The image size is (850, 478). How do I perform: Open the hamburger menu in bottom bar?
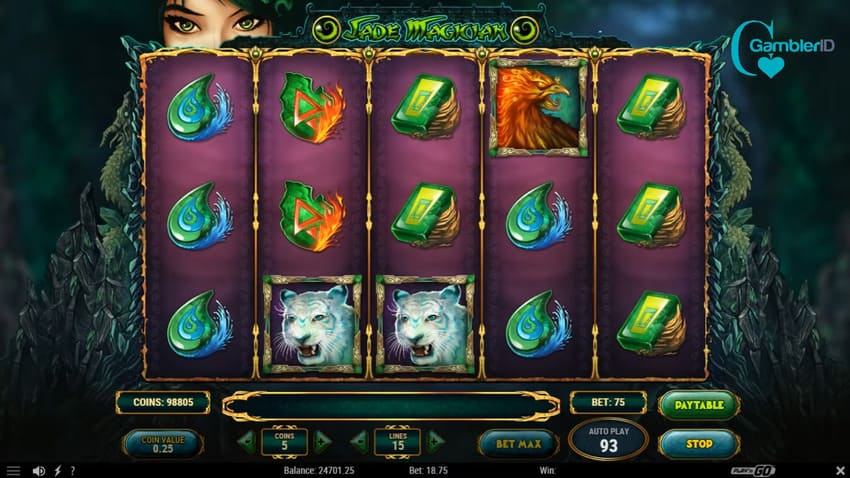coord(13,470)
